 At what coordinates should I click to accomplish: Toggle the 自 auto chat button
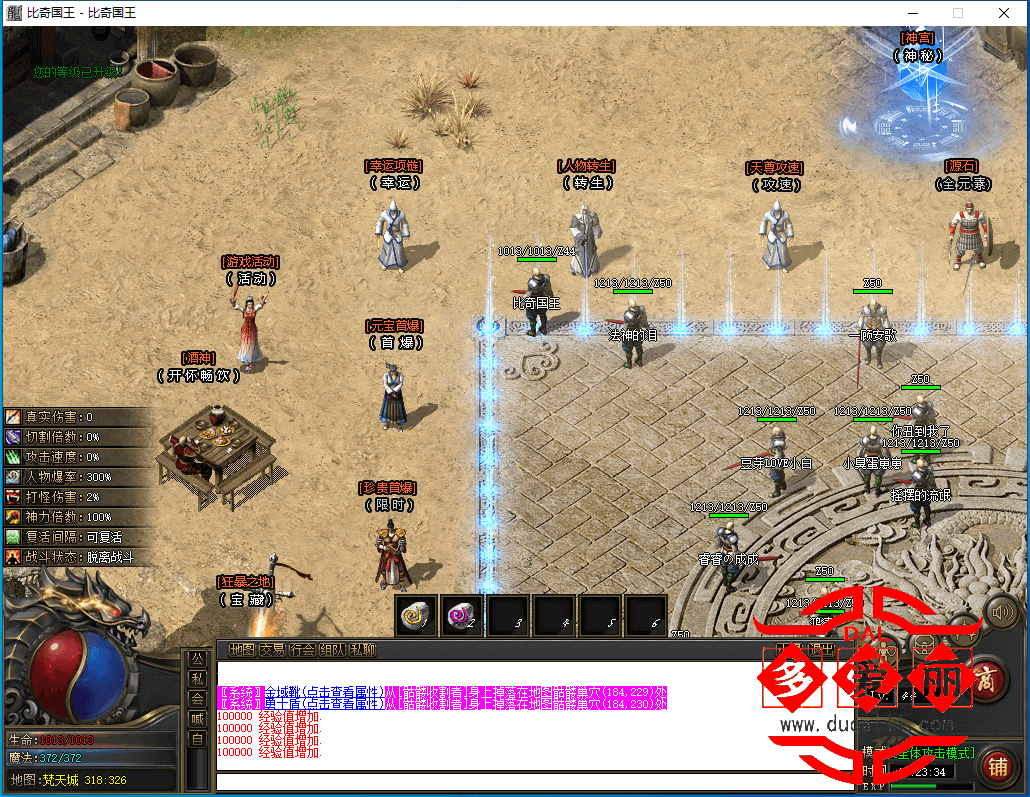tap(197, 739)
